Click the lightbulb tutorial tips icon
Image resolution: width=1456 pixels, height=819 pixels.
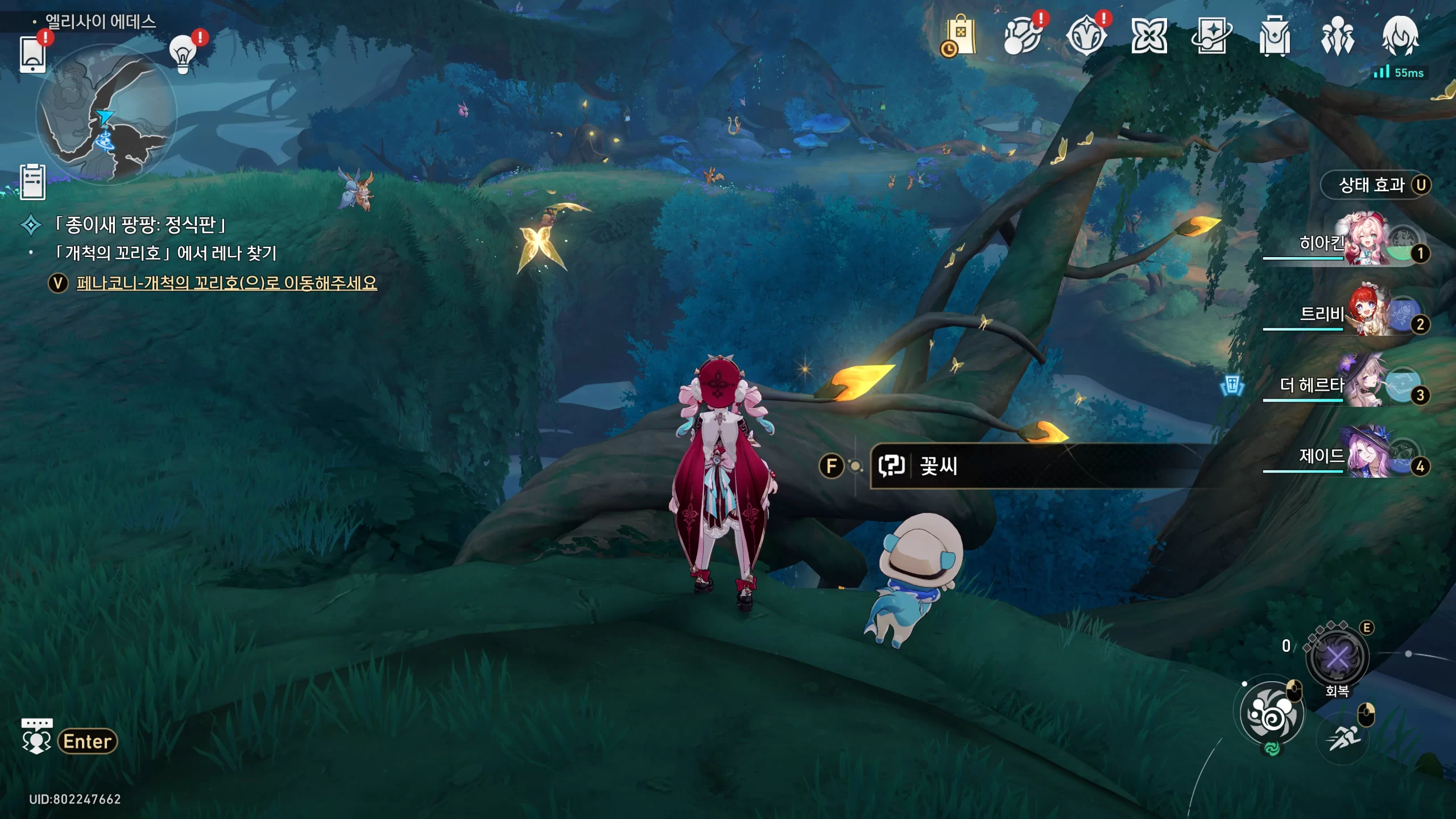pos(183,54)
